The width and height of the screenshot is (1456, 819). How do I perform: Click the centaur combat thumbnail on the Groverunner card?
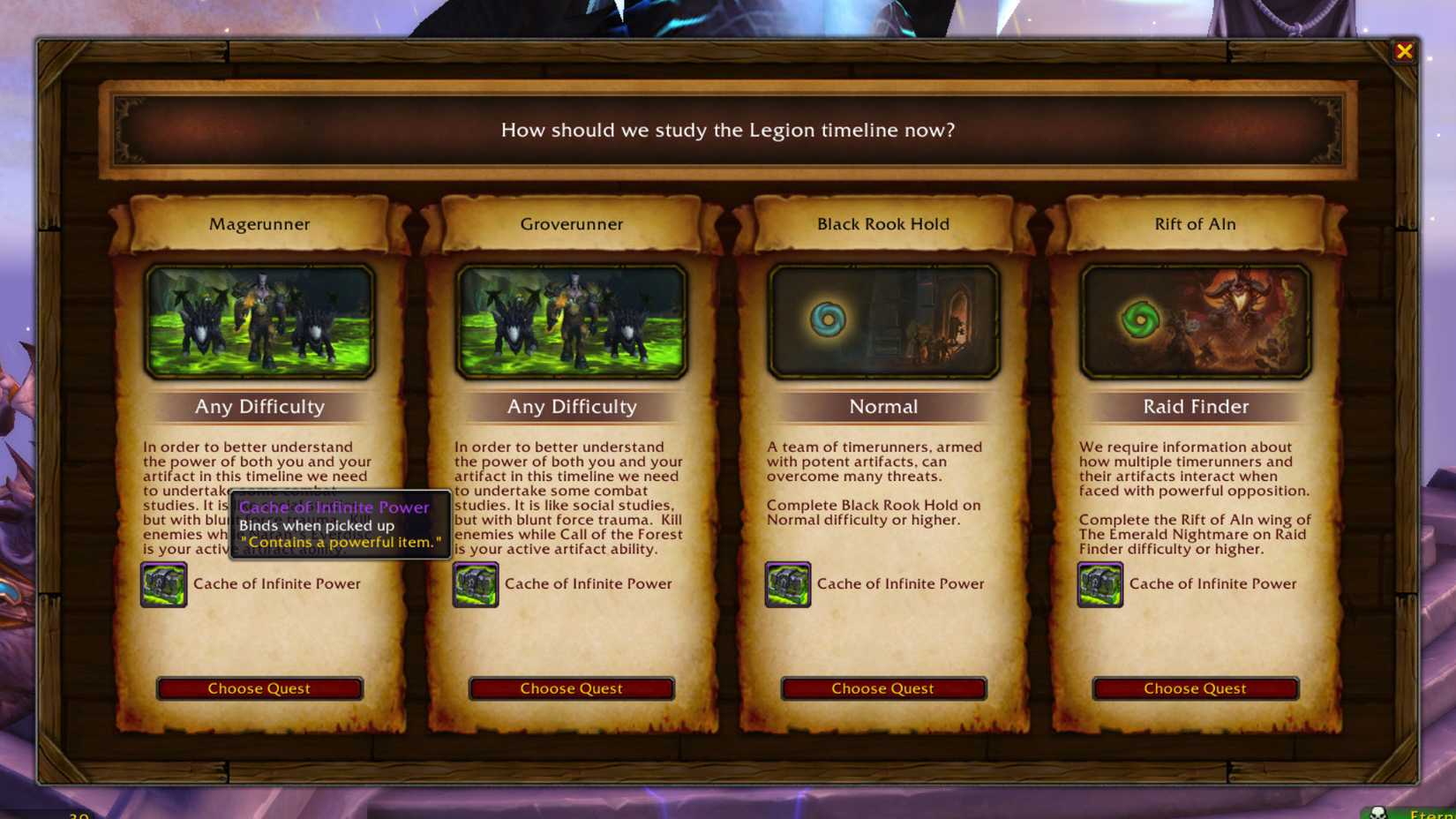click(570, 321)
